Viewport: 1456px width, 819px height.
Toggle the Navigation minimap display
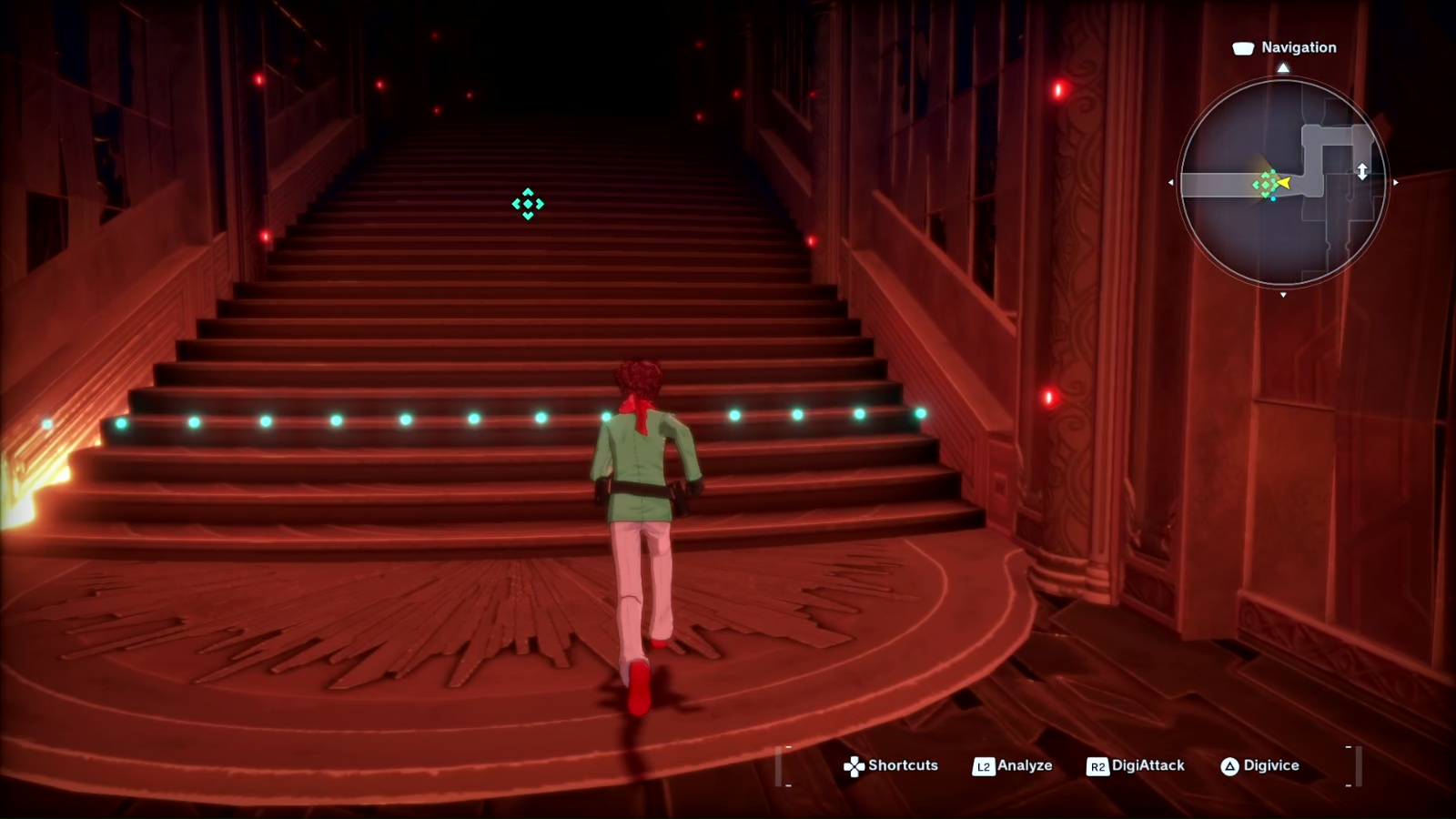click(x=1285, y=182)
